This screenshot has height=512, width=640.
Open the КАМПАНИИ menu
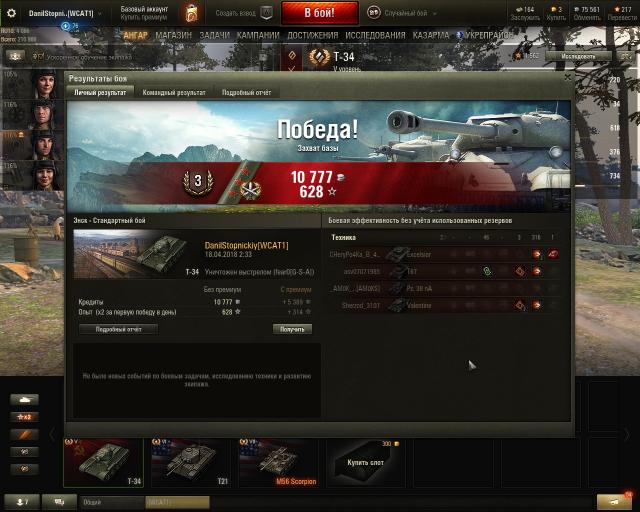tap(258, 34)
